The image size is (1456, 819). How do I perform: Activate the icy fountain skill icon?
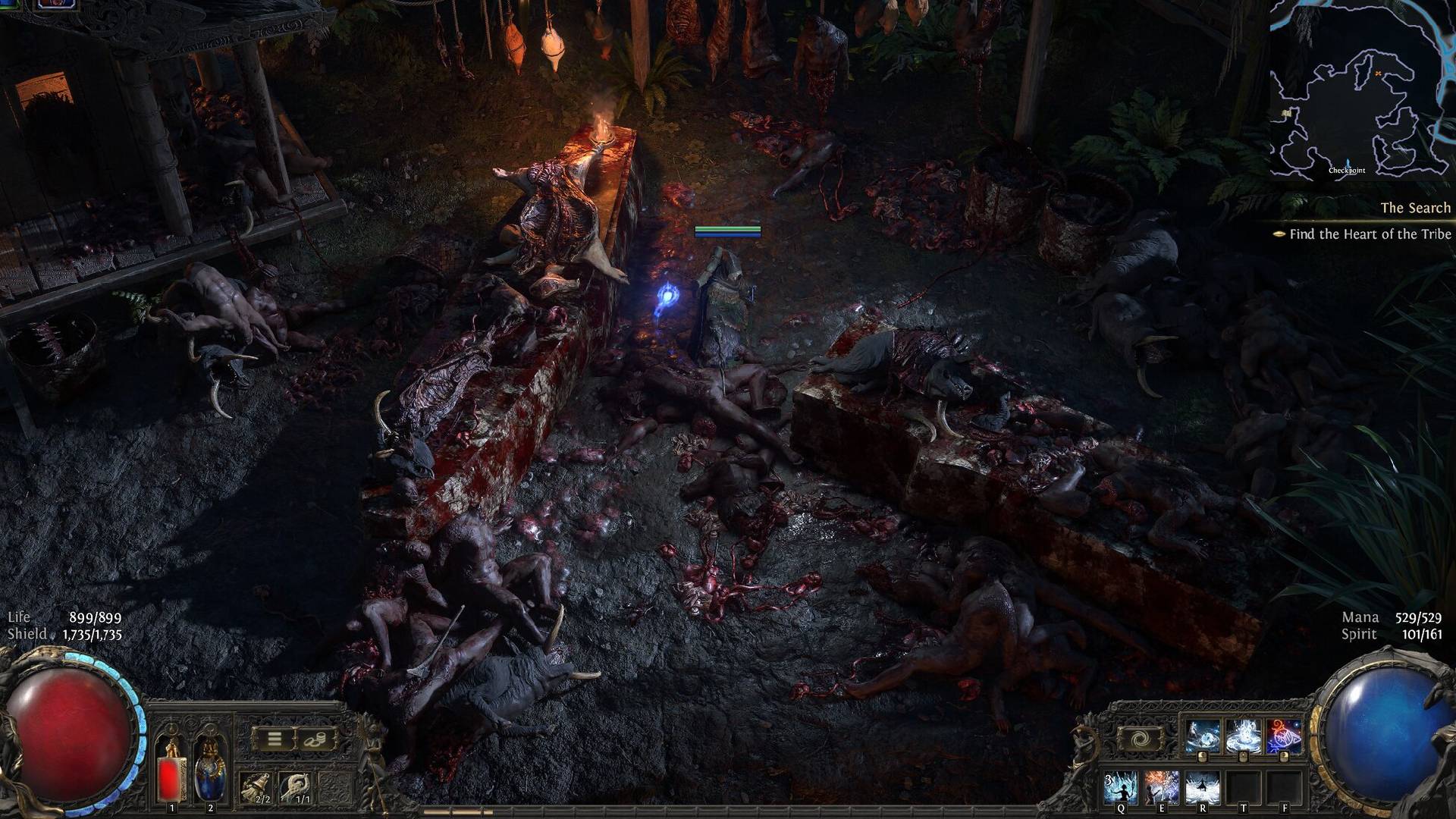[1243, 737]
